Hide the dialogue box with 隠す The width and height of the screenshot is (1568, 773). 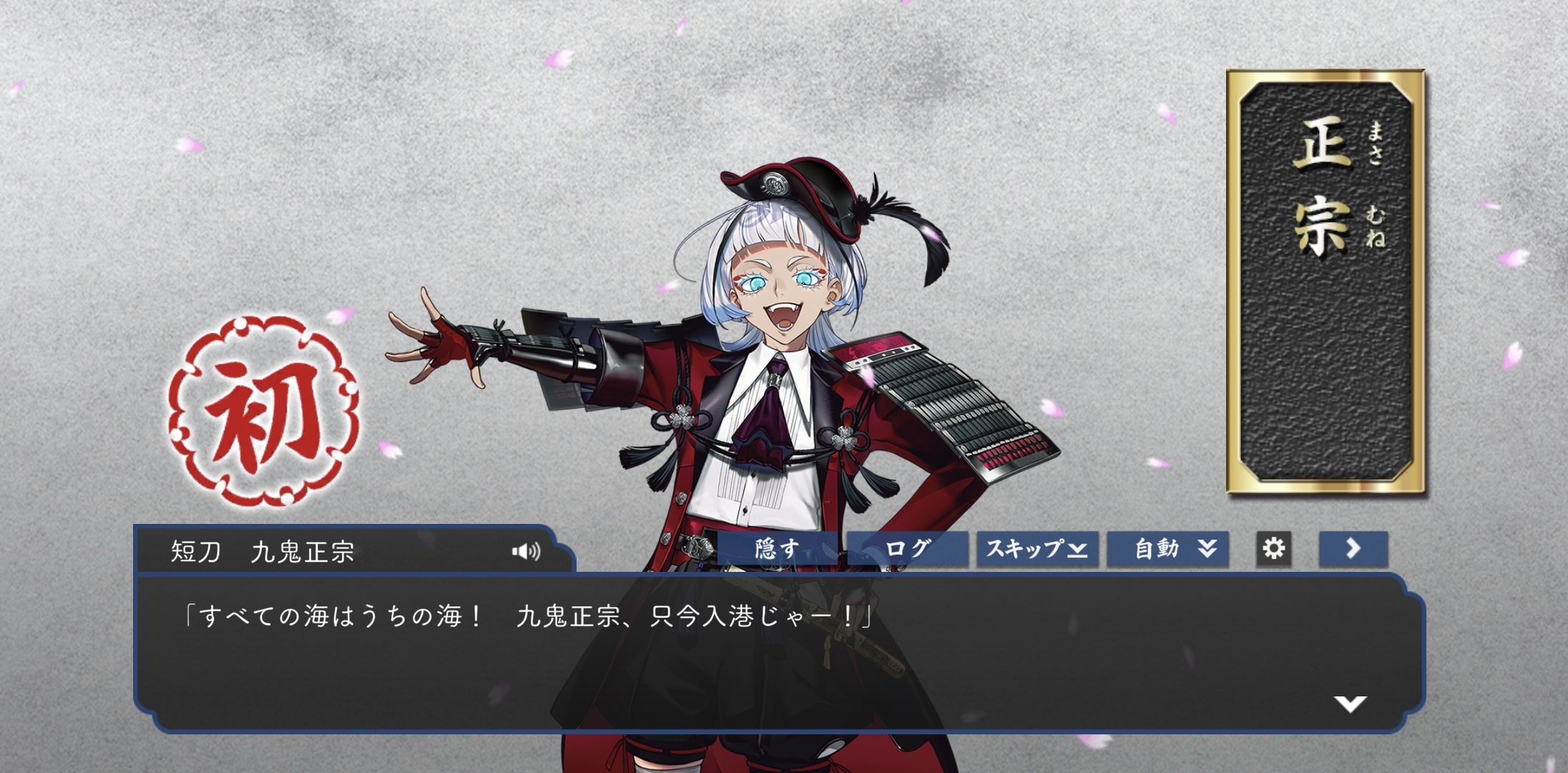pyautogui.click(x=777, y=549)
